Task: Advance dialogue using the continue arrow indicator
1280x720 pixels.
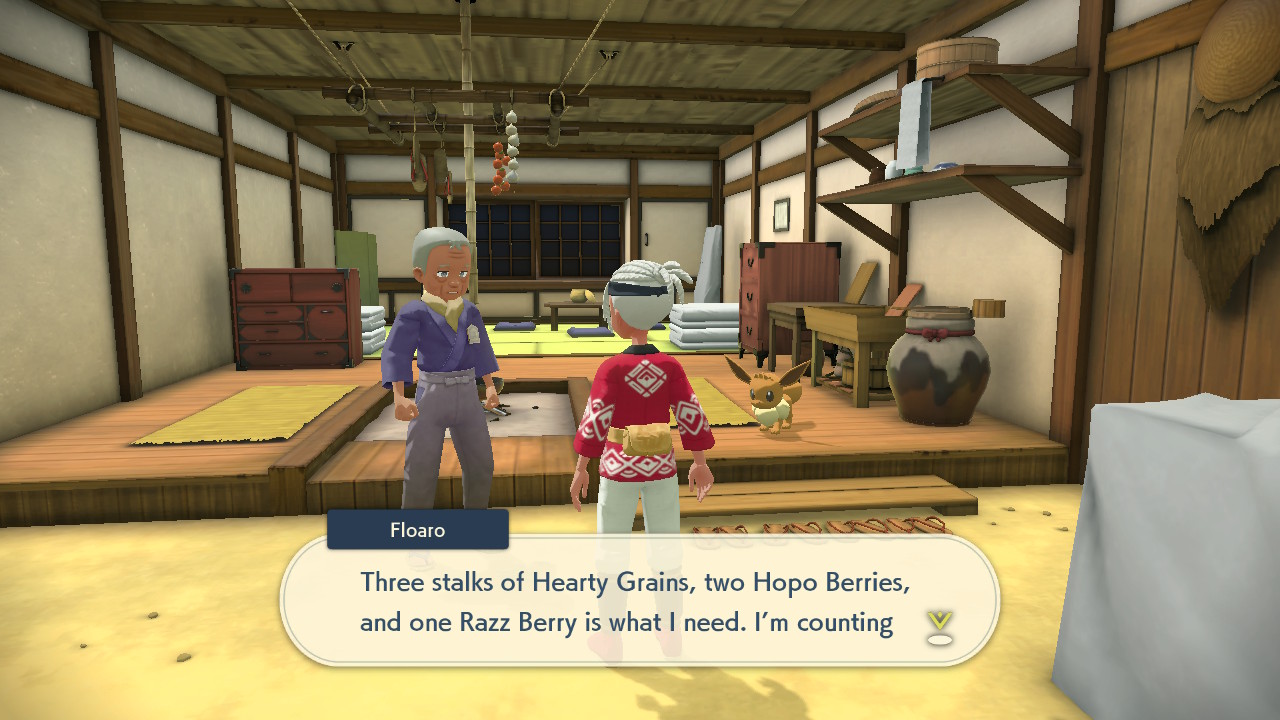Action: coord(939,627)
